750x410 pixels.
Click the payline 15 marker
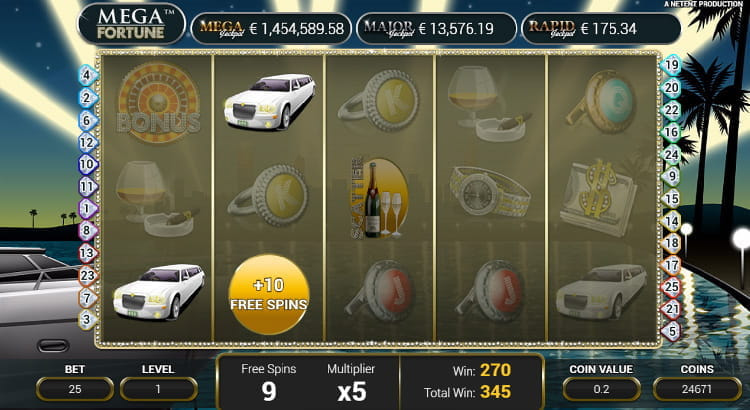pyautogui.click(x=672, y=198)
